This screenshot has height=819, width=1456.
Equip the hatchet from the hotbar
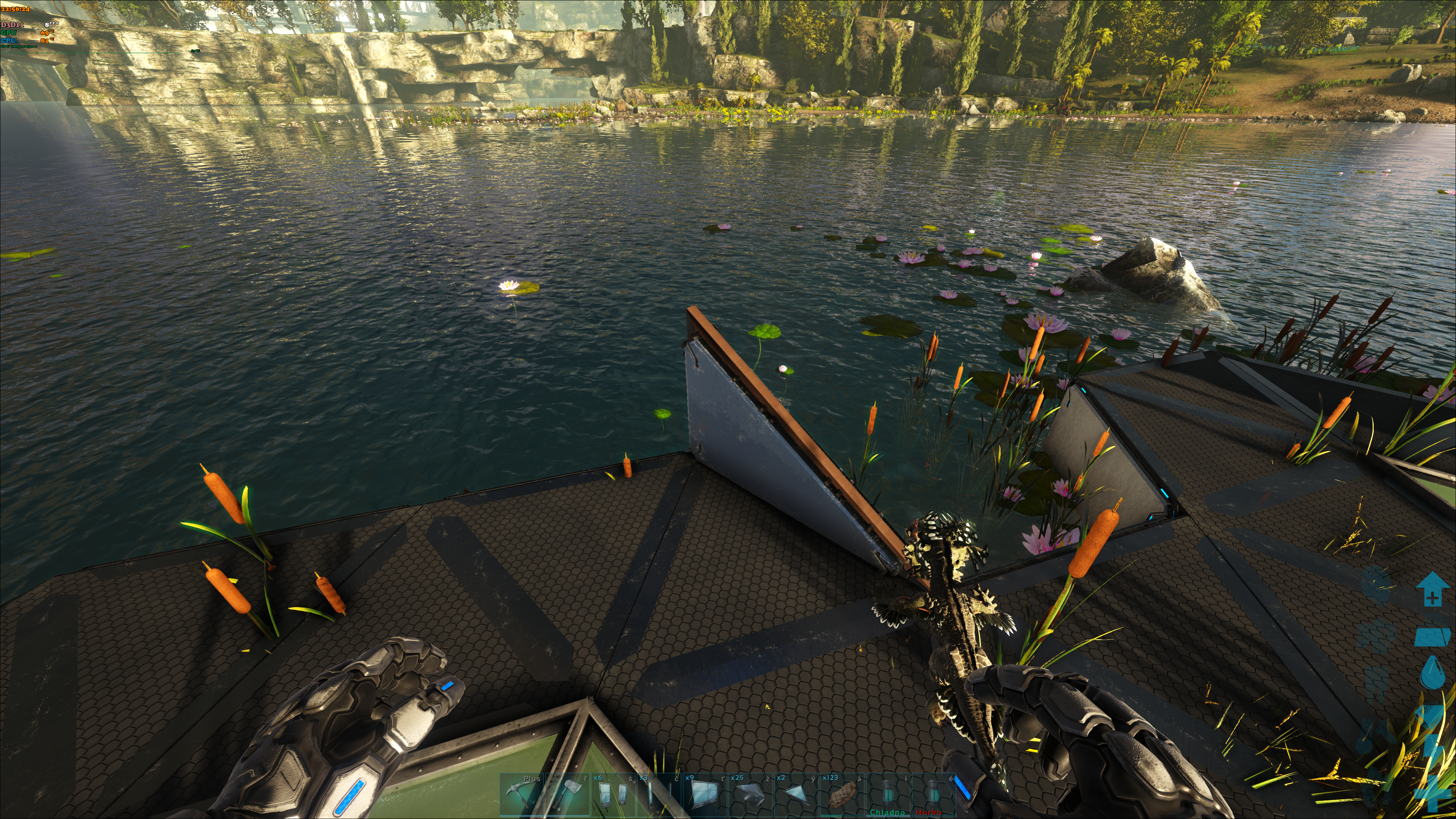tap(567, 795)
